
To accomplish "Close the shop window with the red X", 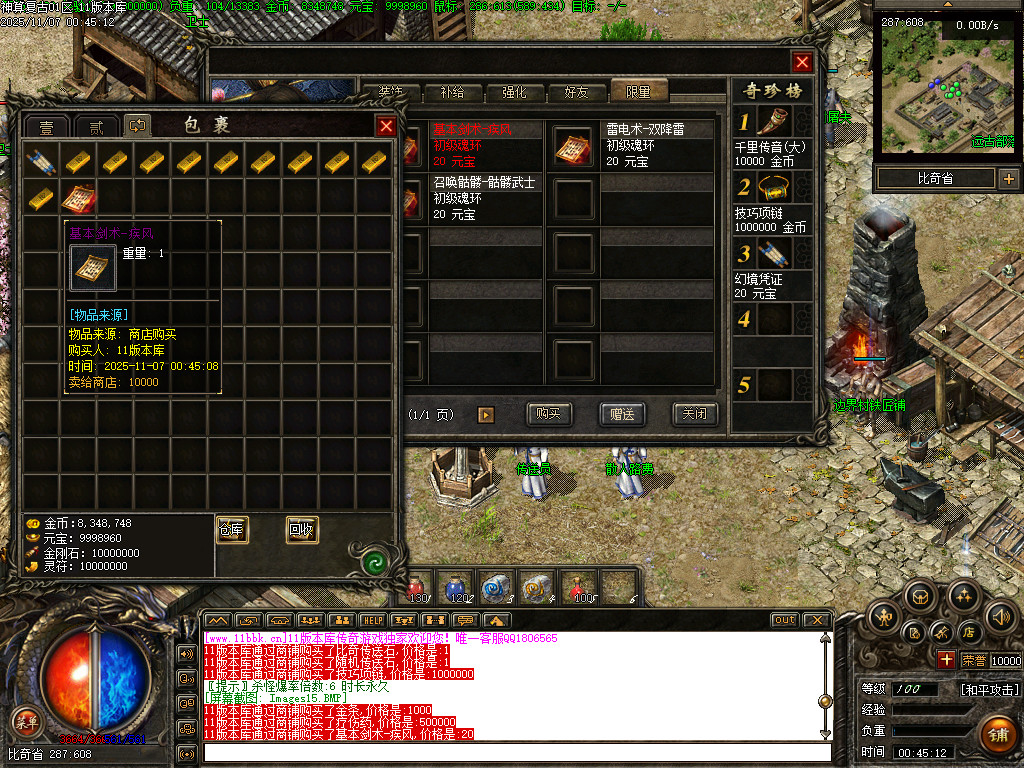I will [802, 62].
